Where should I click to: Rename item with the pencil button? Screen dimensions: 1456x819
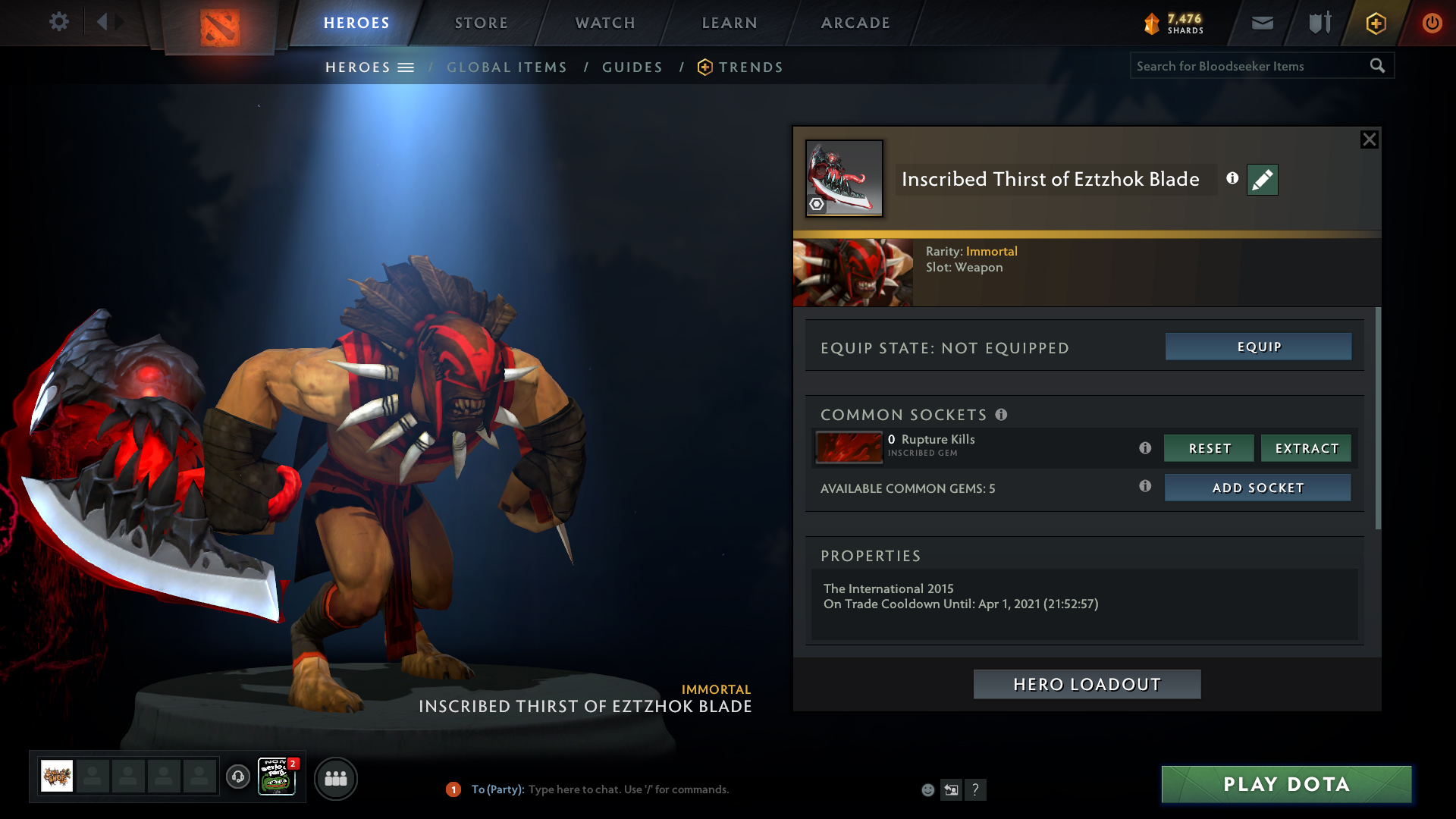(1262, 180)
